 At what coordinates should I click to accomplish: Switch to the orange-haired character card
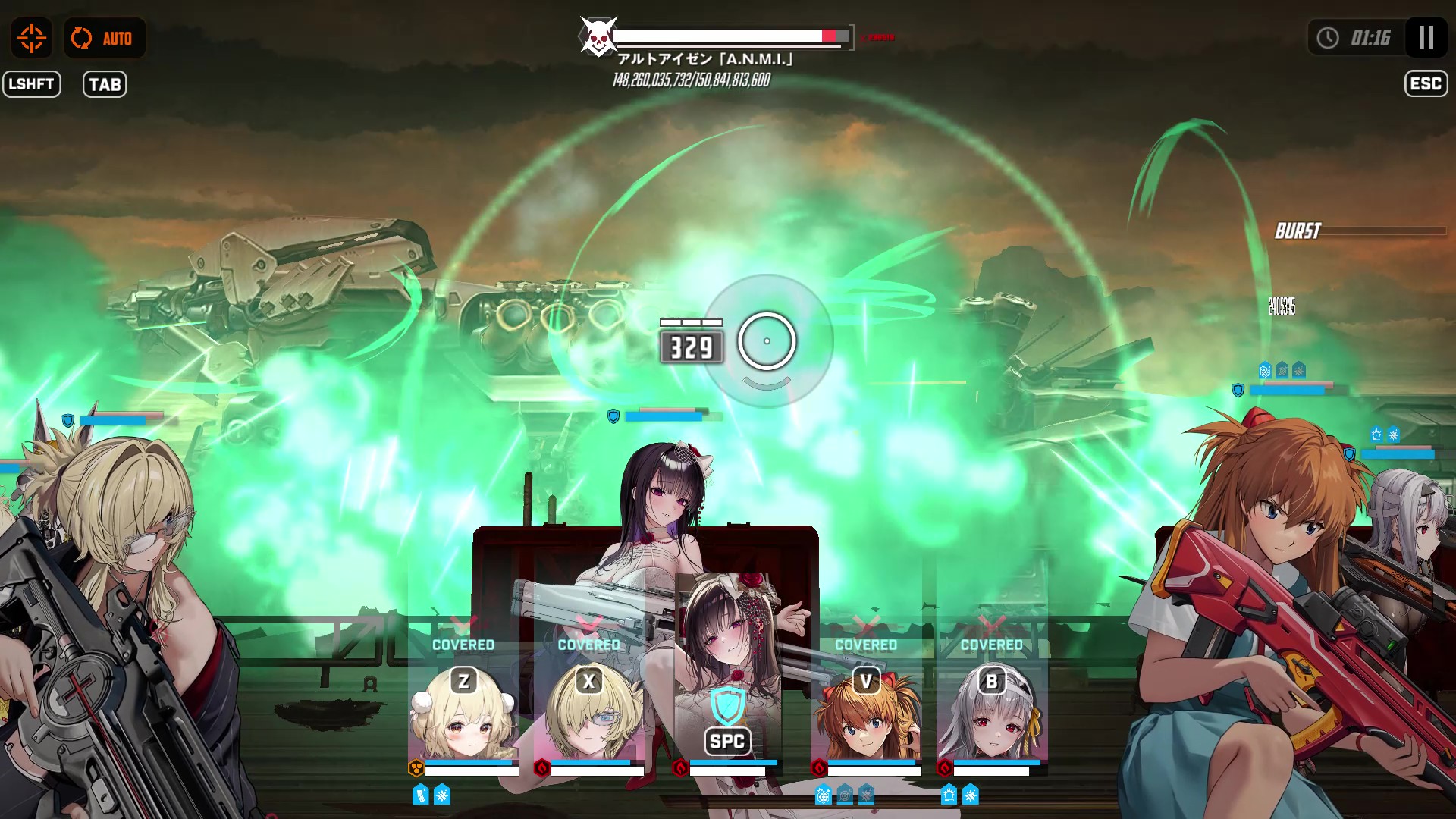866,713
